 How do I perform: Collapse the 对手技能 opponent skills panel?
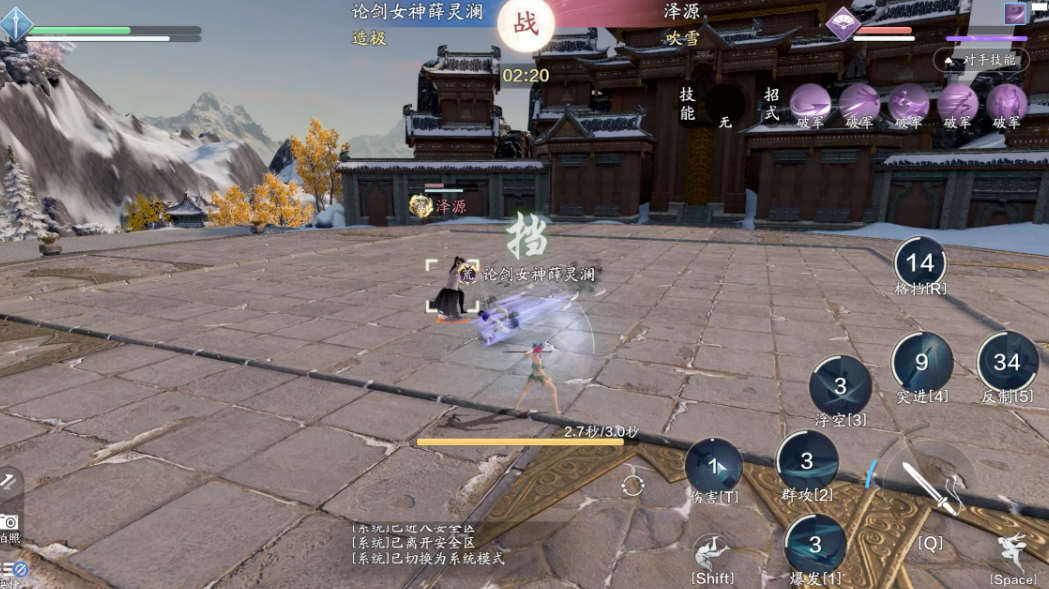(x=980, y=60)
